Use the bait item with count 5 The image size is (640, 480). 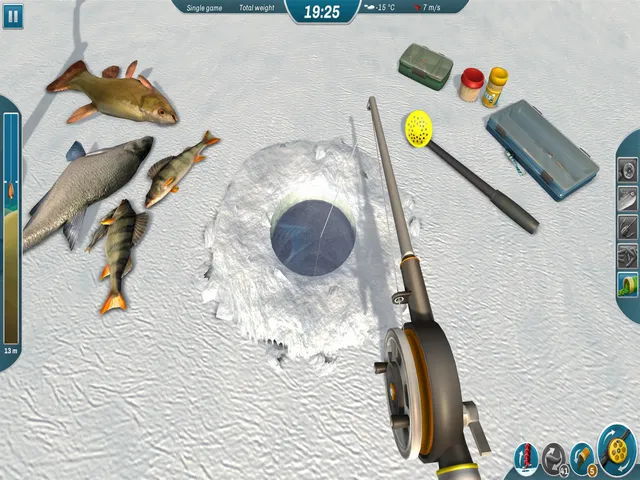[582, 458]
